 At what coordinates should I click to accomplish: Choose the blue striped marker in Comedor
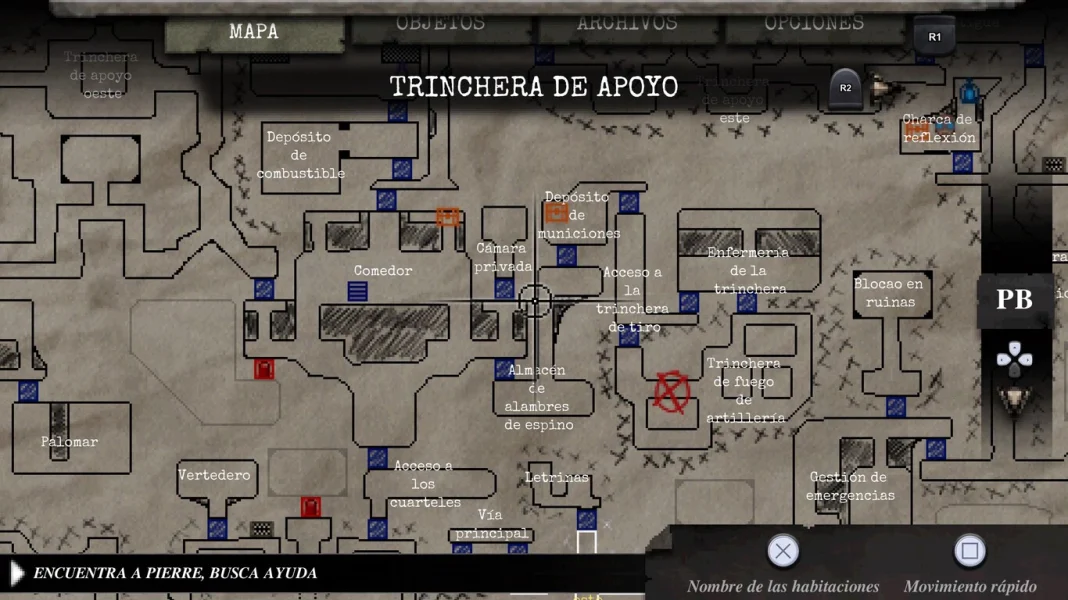click(357, 291)
